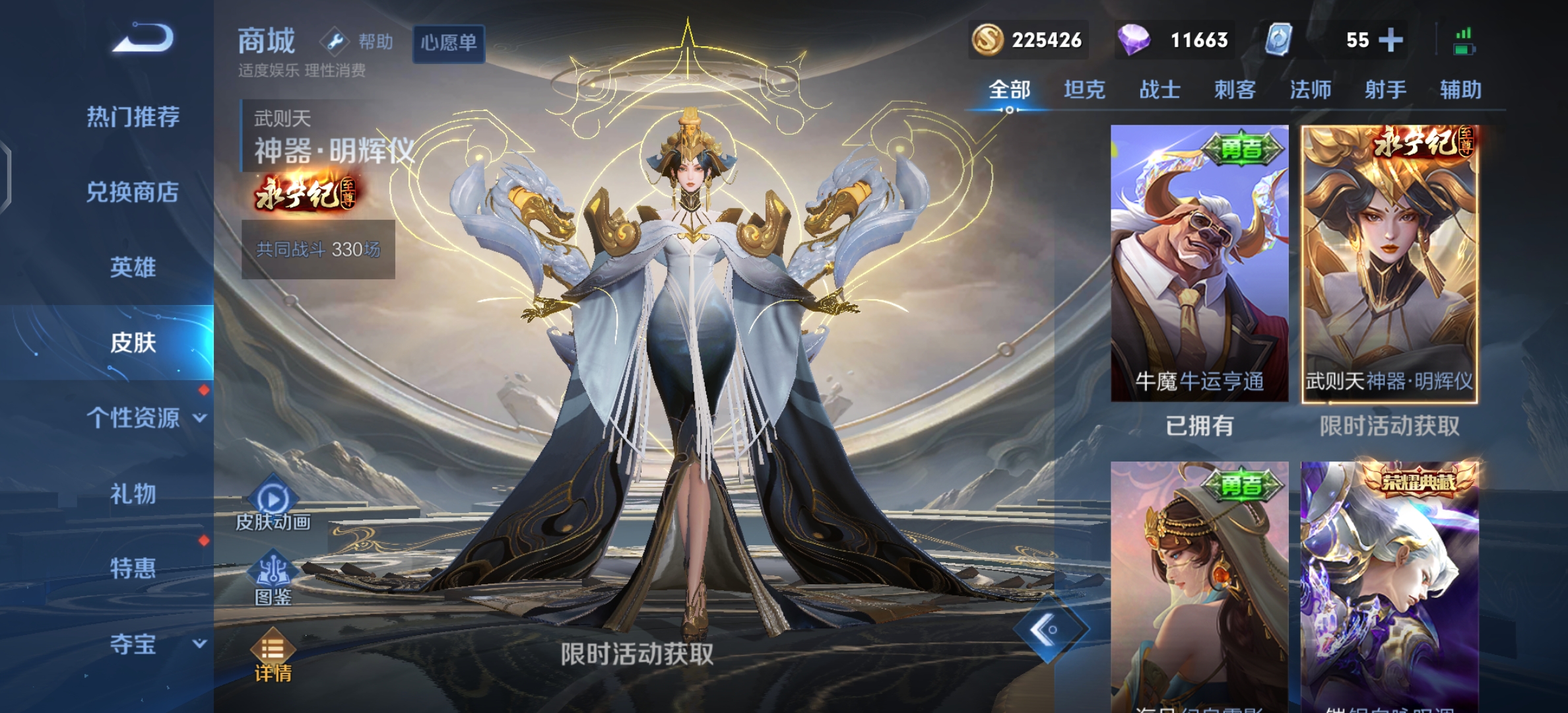
Task: Open the 英雄 section in the sidebar
Action: point(132,267)
